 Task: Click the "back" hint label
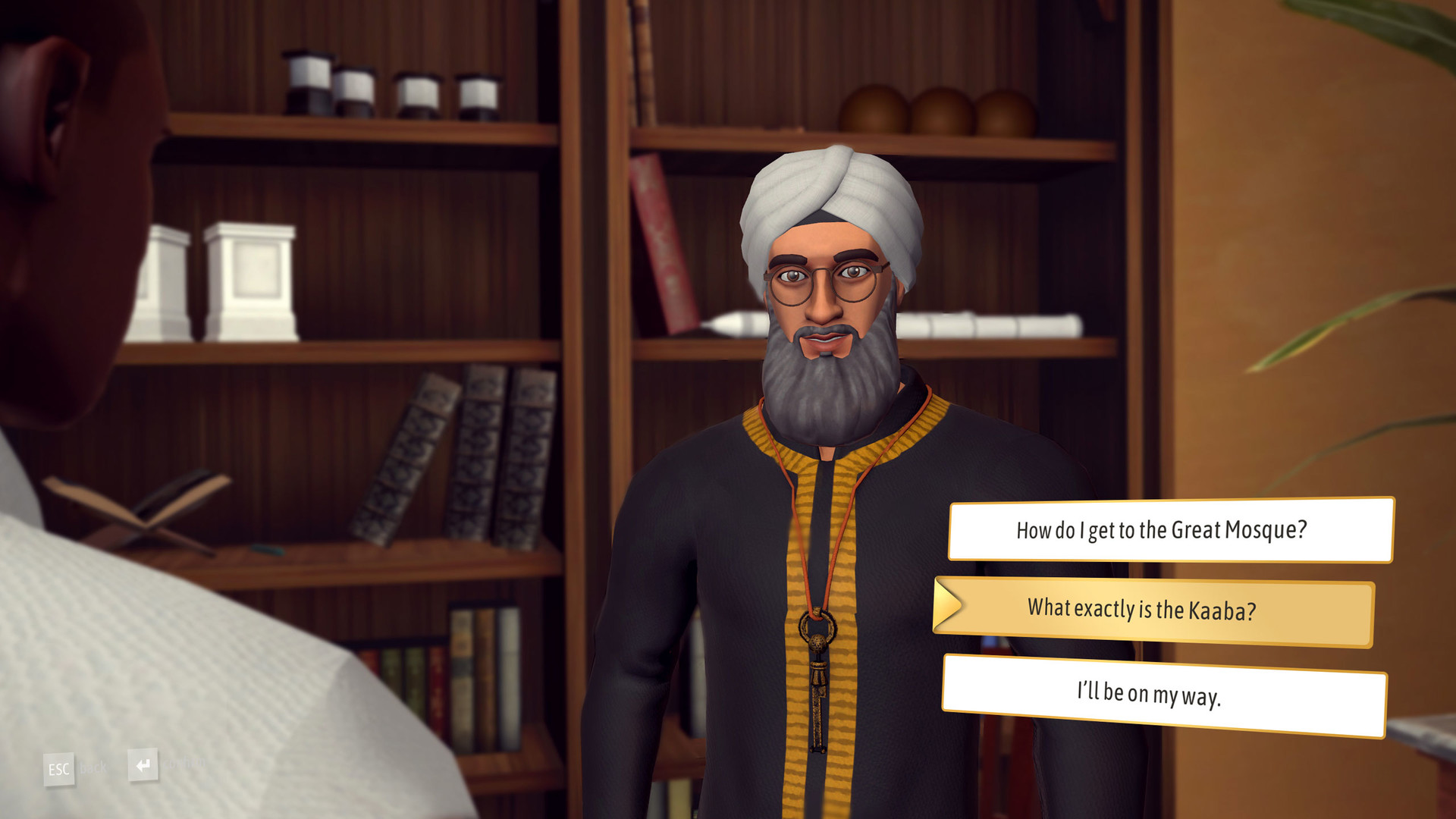91,768
